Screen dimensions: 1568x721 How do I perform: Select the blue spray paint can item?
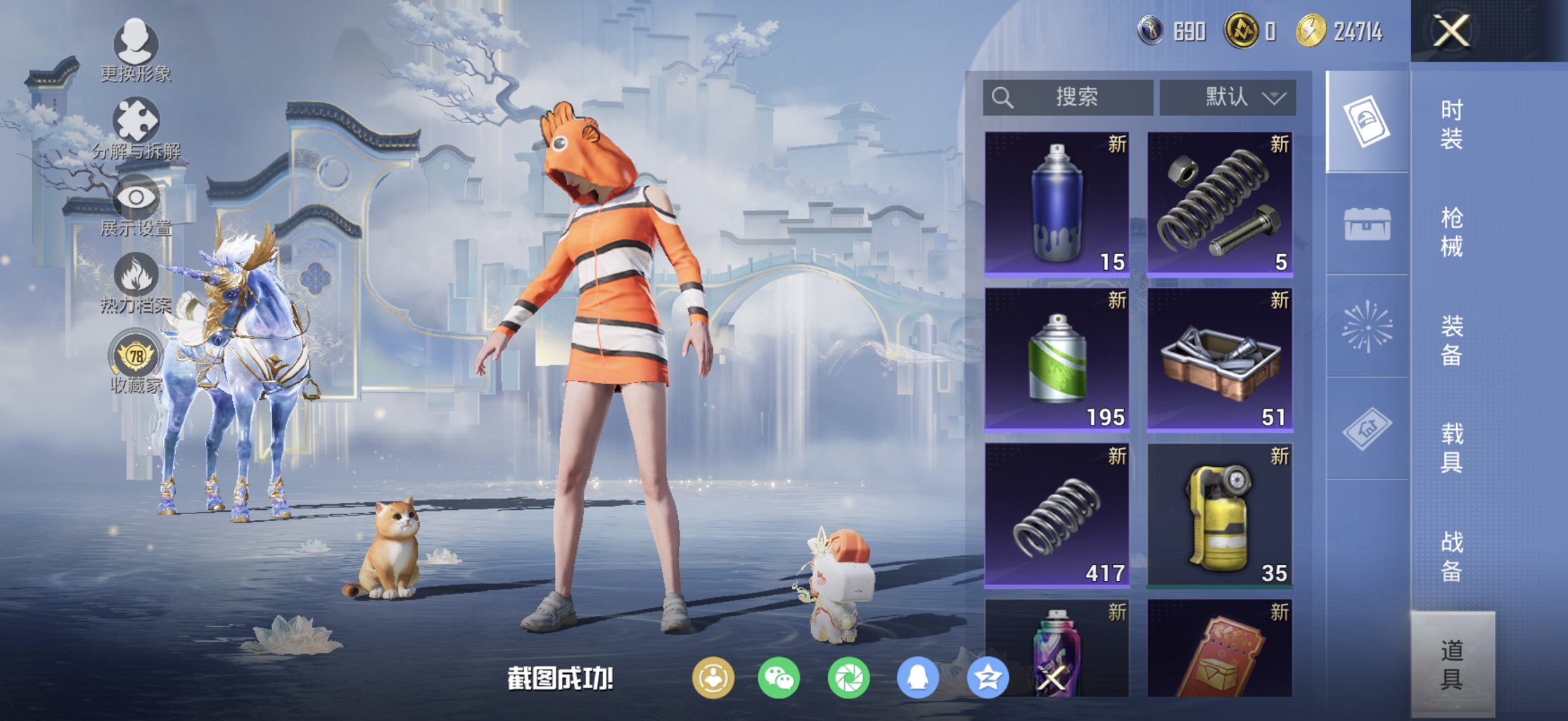[x=1057, y=203]
